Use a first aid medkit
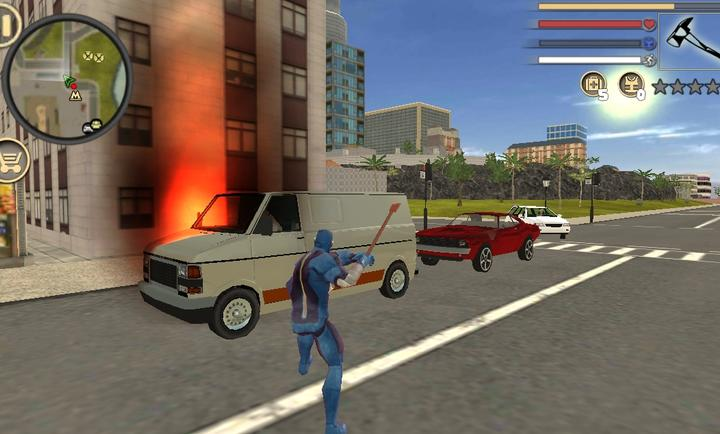 593,85
